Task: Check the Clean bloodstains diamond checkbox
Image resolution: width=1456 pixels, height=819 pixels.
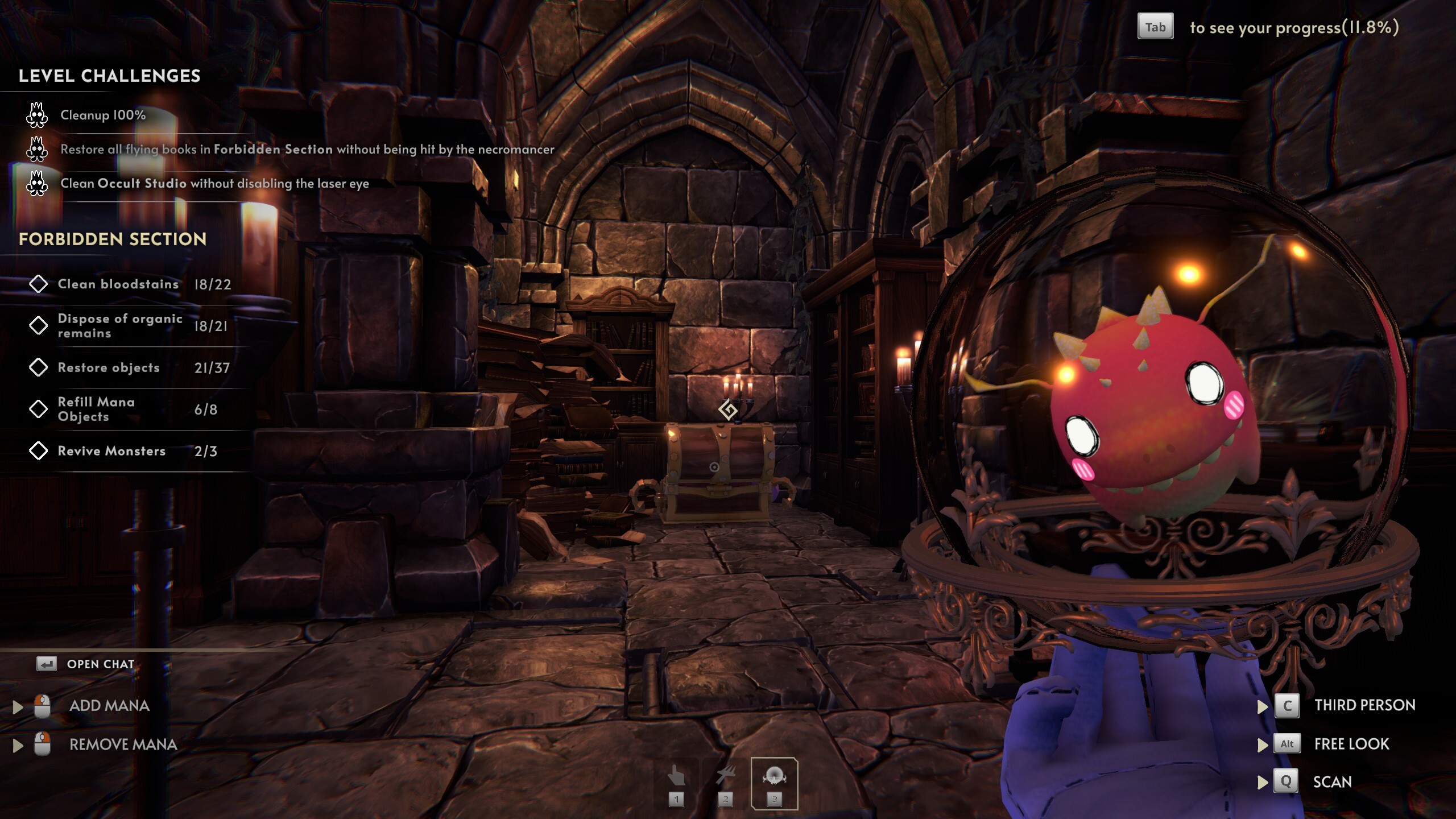Action: (x=39, y=284)
